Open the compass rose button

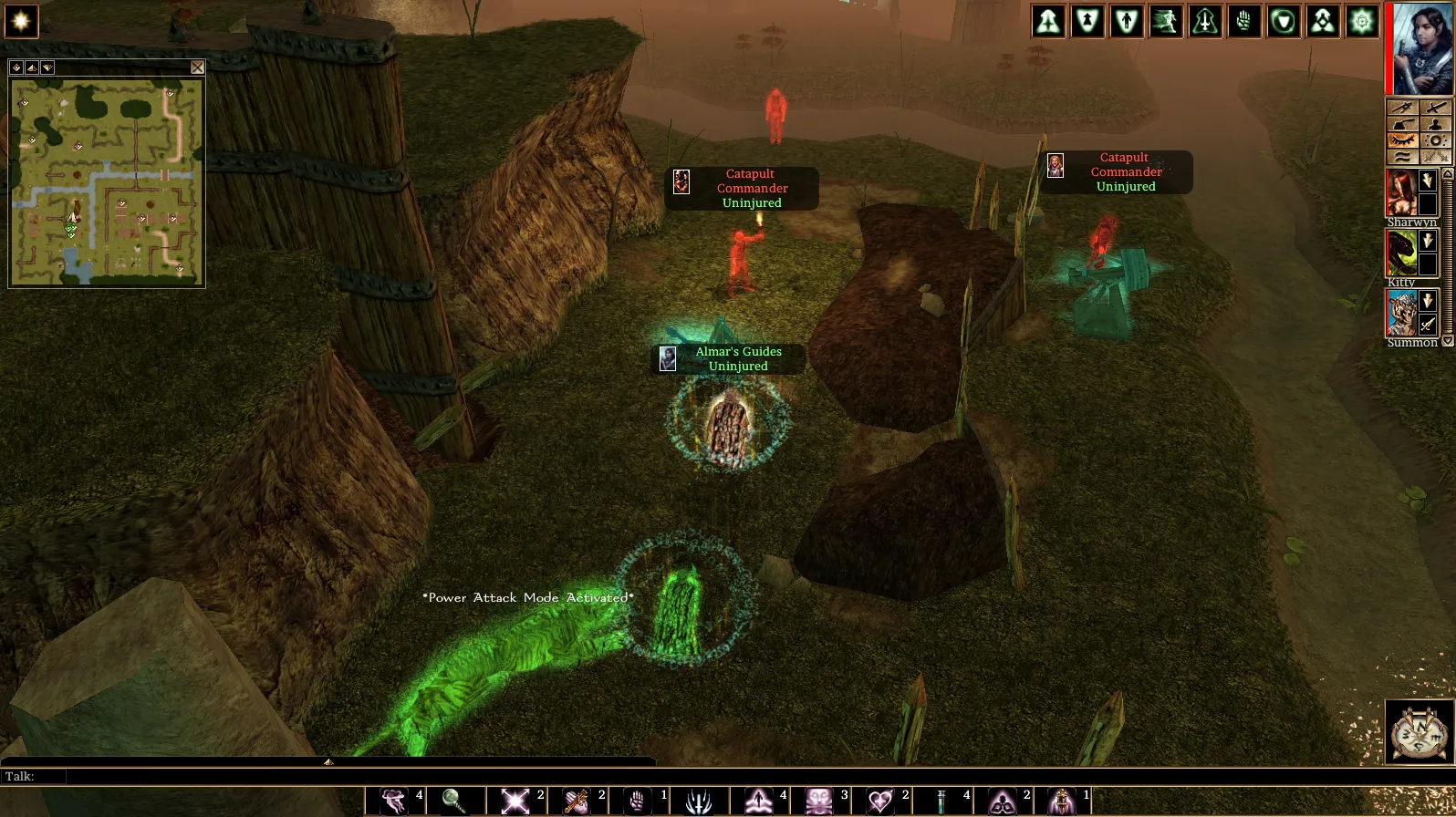tap(1418, 731)
